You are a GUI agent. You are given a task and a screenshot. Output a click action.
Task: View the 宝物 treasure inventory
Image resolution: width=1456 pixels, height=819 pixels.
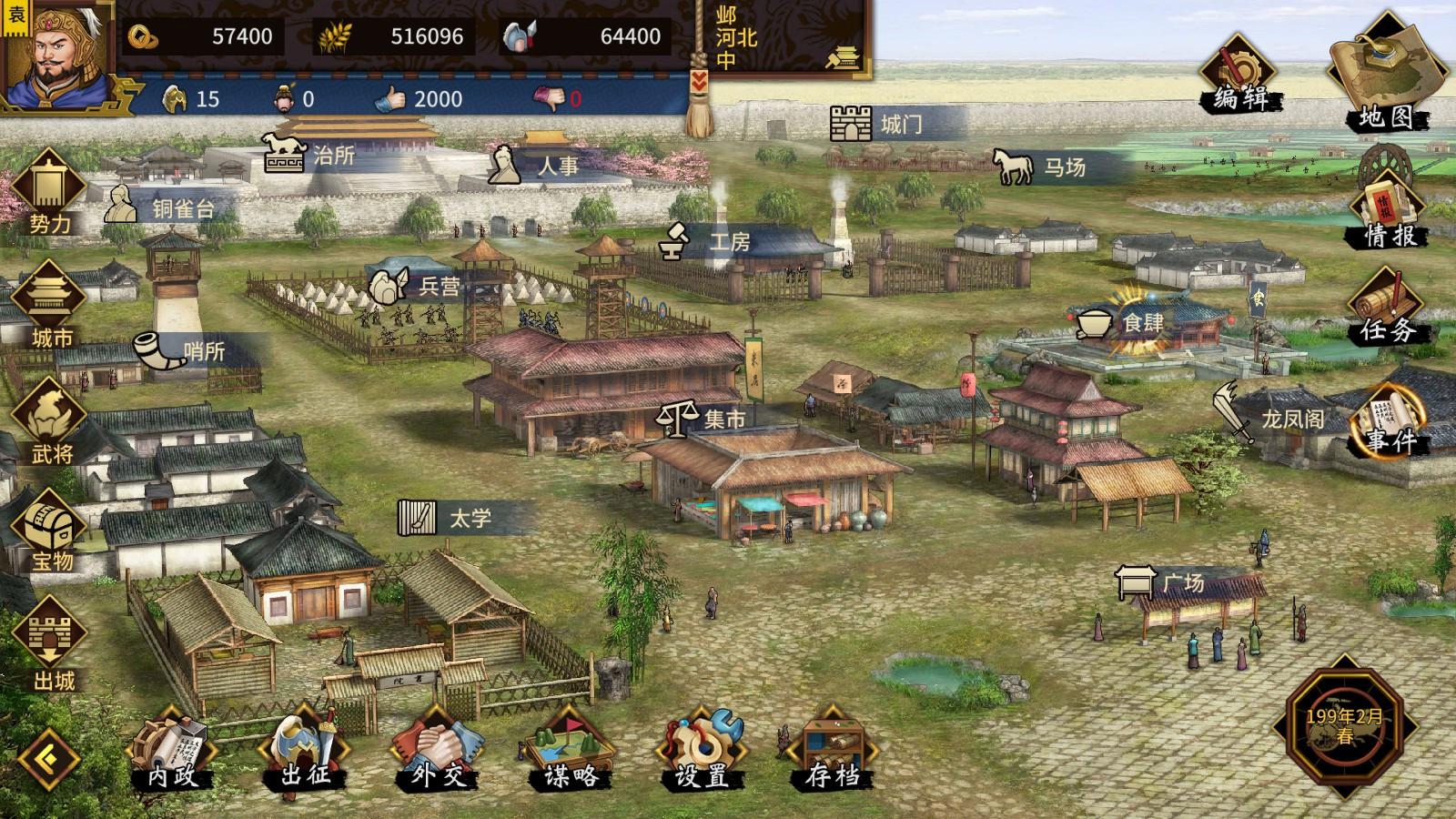[x=50, y=532]
